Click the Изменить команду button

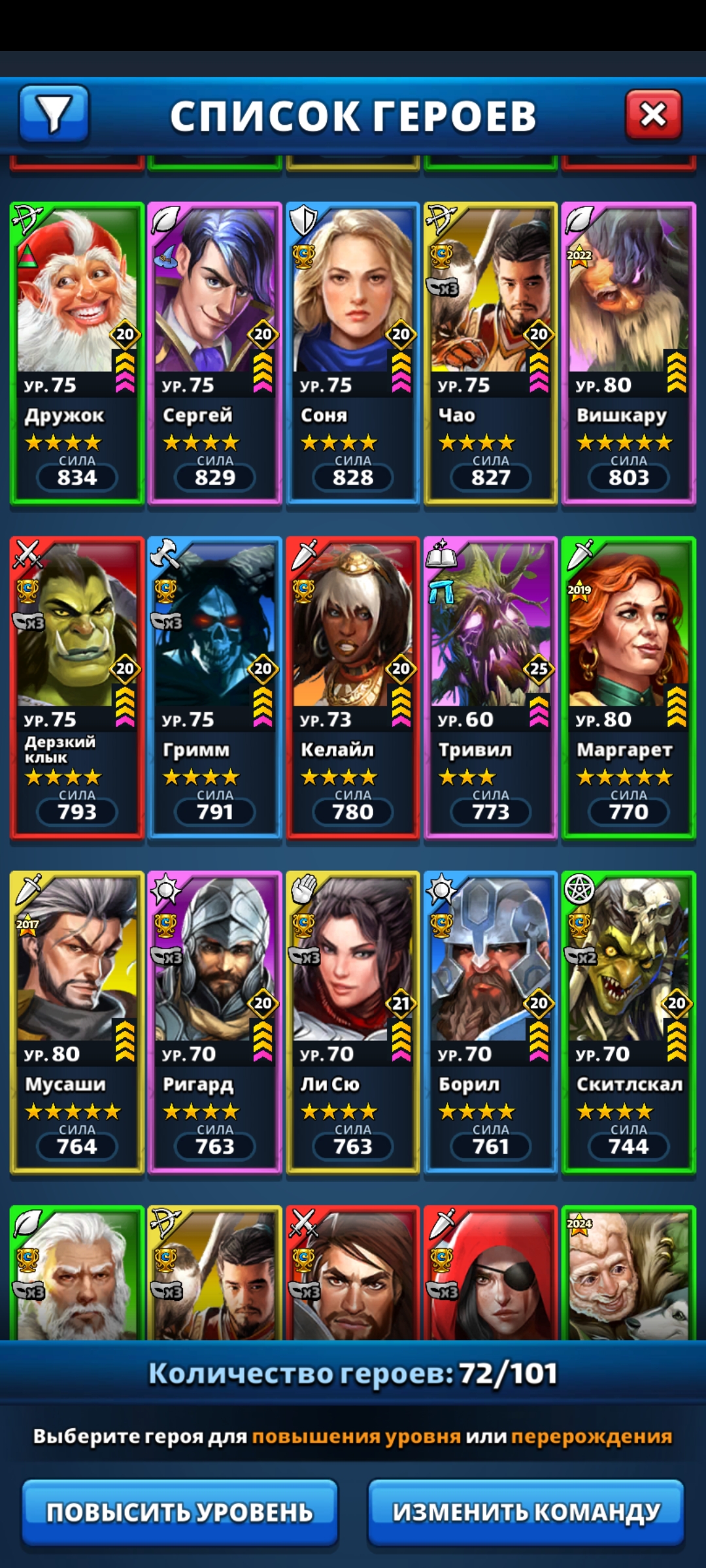pyautogui.click(x=526, y=1512)
